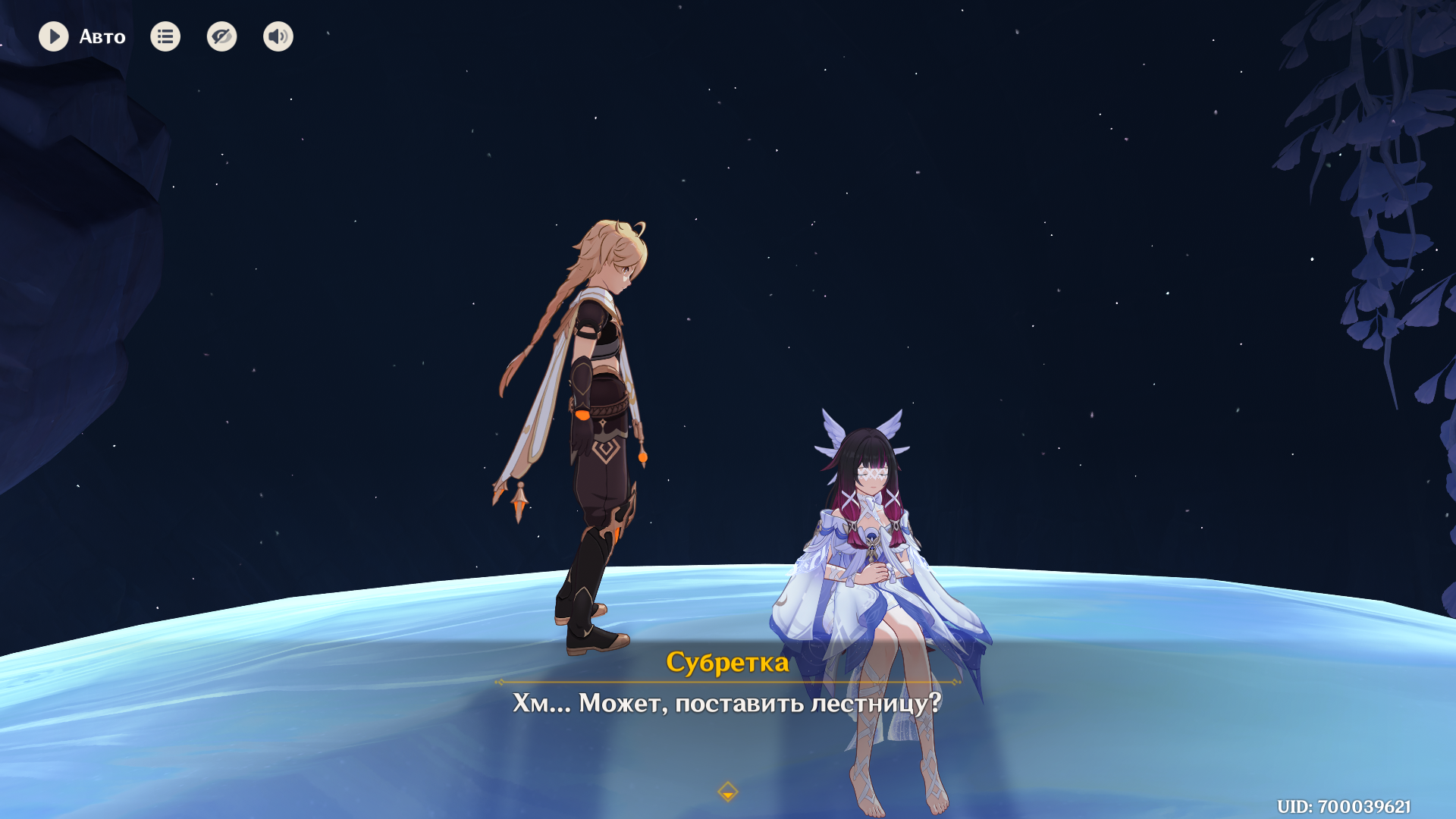Toggle the Авто auto-play button
This screenshot has height=819, width=1456.
(54, 36)
